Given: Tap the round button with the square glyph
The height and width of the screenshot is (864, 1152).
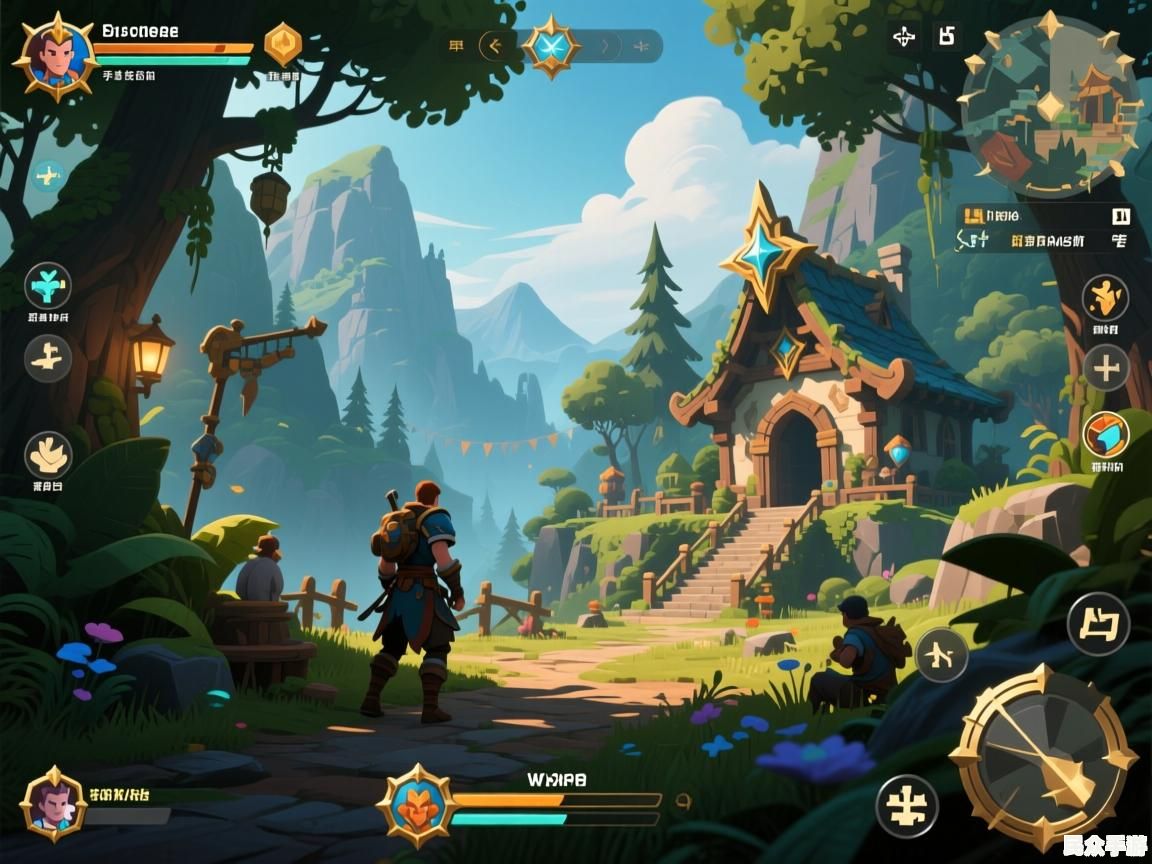Looking at the screenshot, I should (x=1098, y=624).
